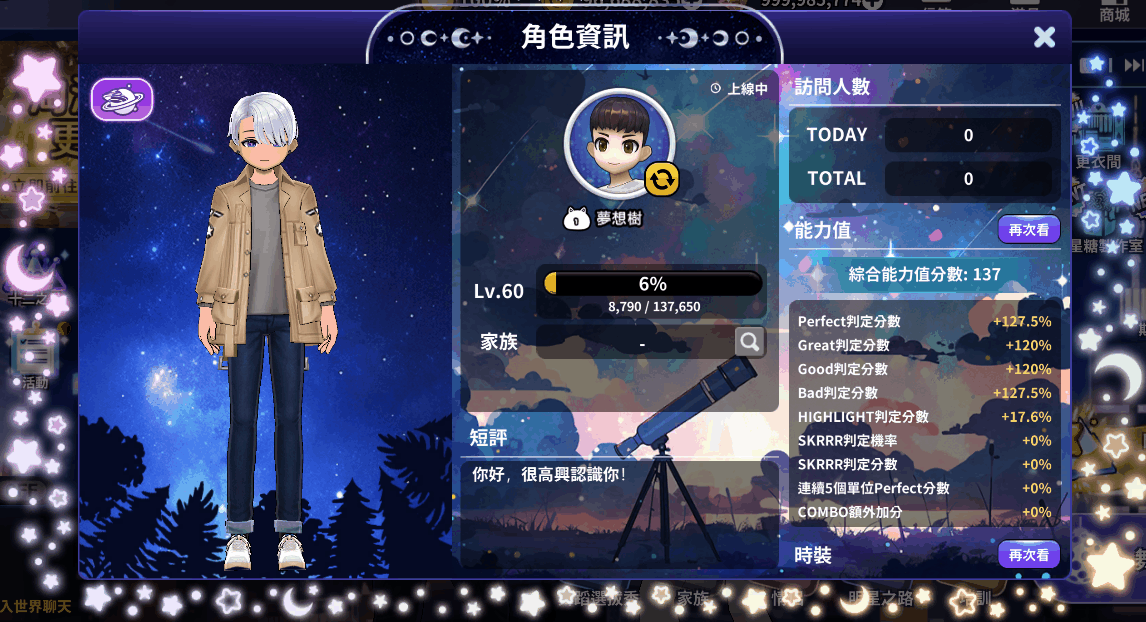Click 再次看 button beside 時裝
This screenshot has height=622, width=1146.
[1028, 554]
